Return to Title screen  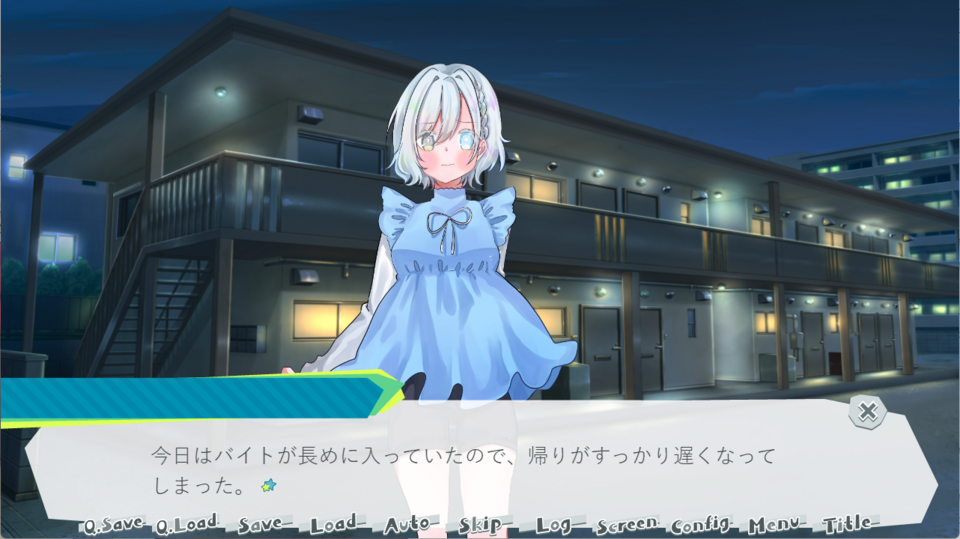click(x=849, y=525)
